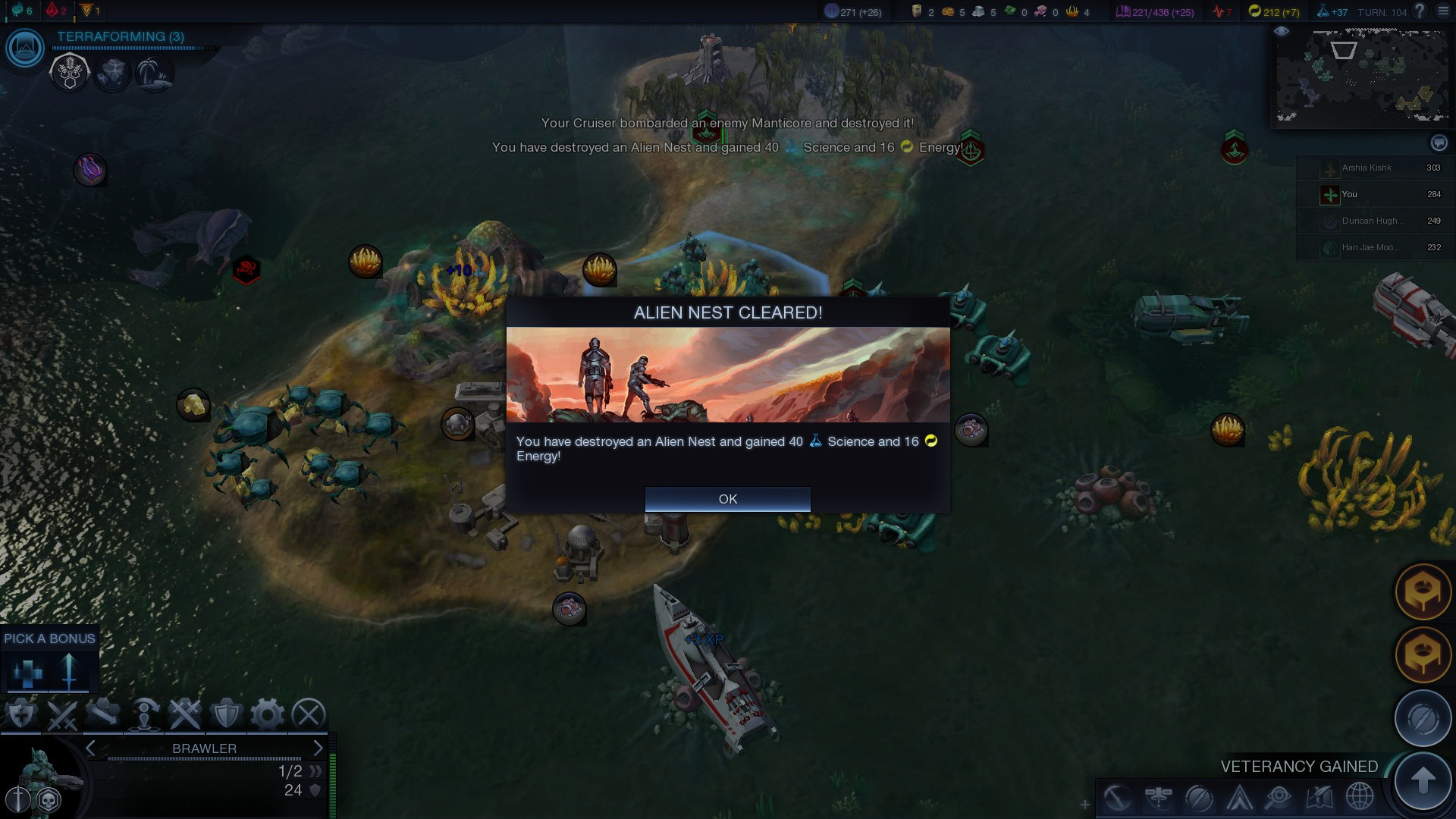The height and width of the screenshot is (819, 1456).
Task: Open the globe icon in the bottom toolbar
Action: tap(1360, 797)
